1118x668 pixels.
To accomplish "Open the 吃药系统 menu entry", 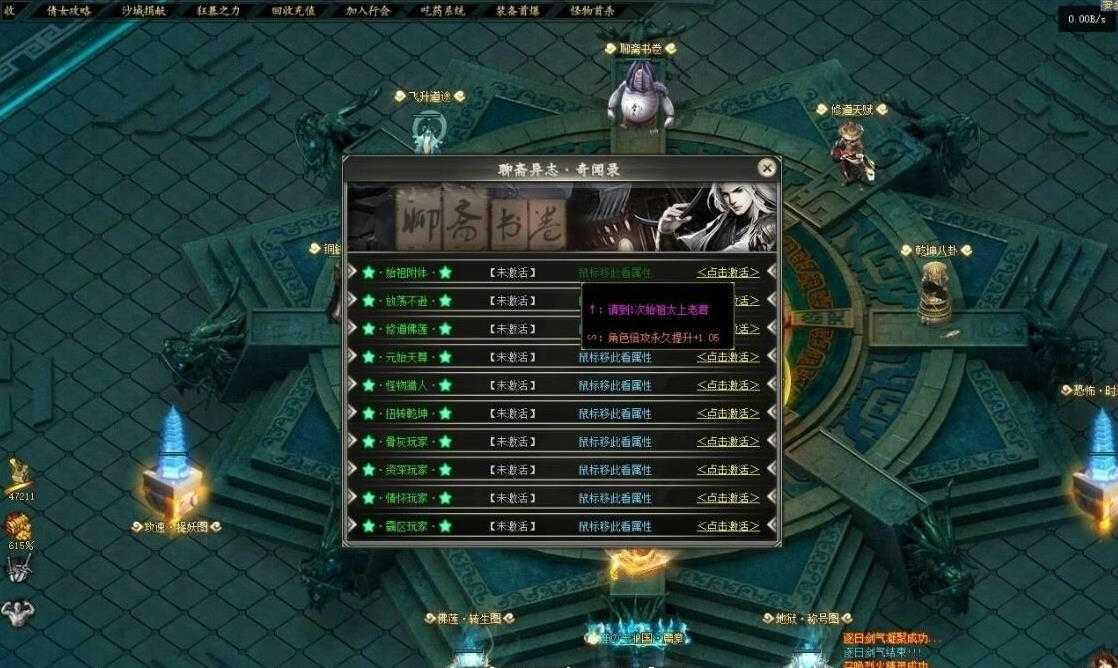I will tap(443, 11).
